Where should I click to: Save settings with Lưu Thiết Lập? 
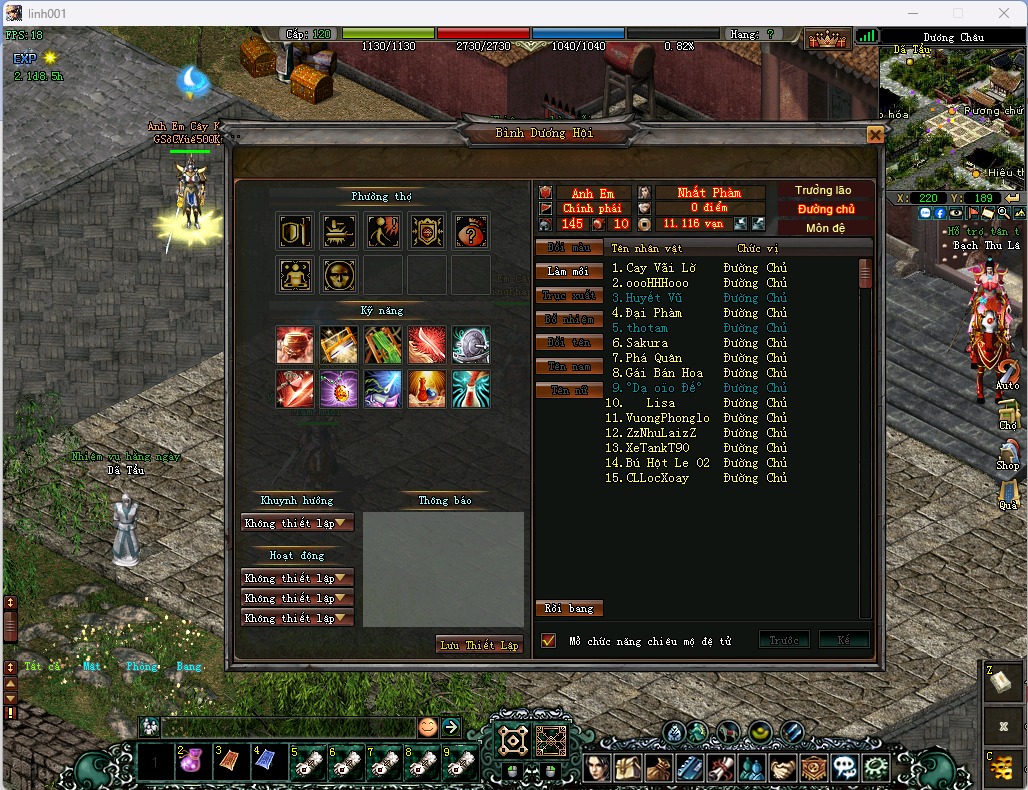(x=480, y=645)
